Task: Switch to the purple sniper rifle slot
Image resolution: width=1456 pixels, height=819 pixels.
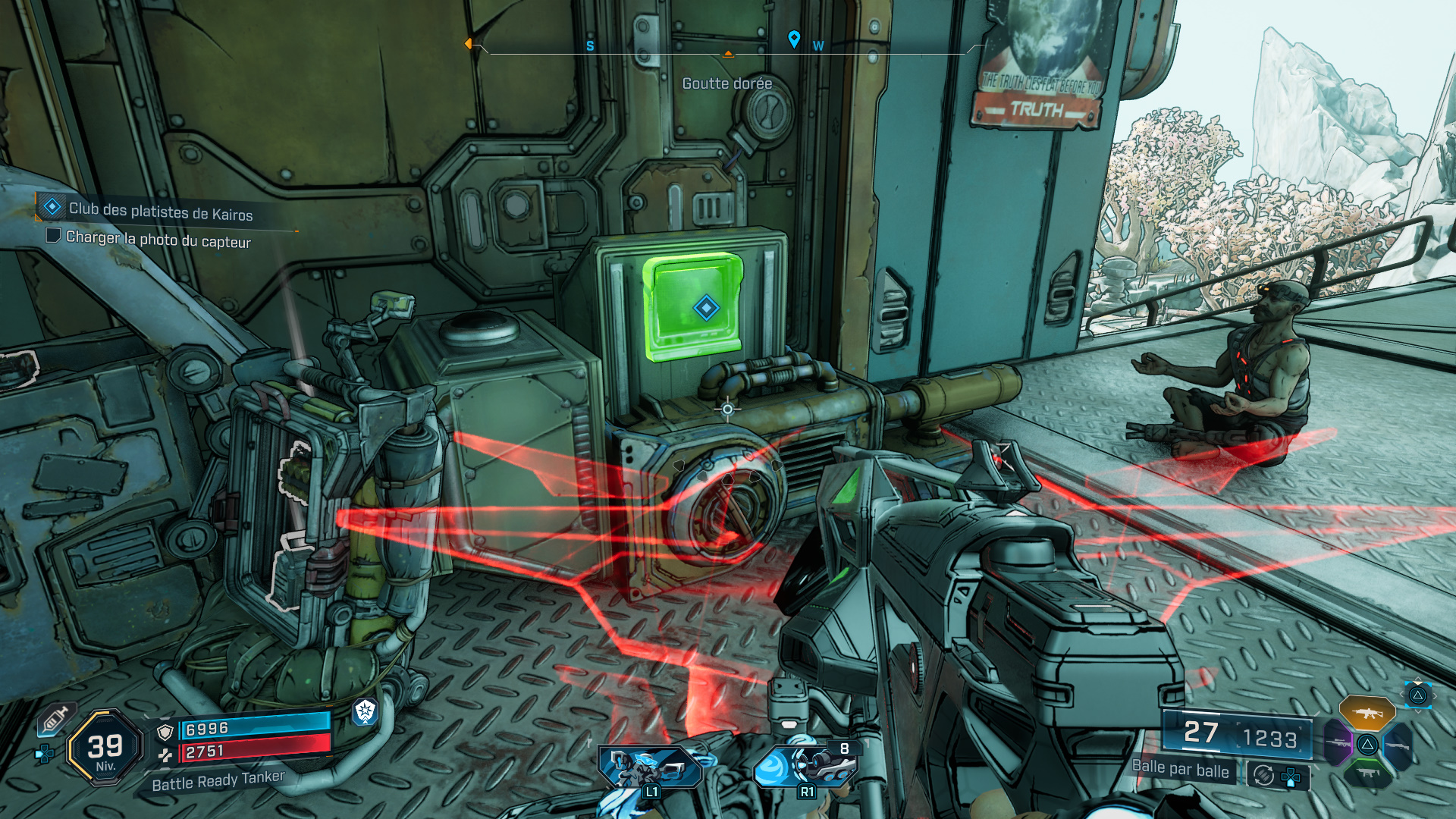Action: click(1338, 743)
